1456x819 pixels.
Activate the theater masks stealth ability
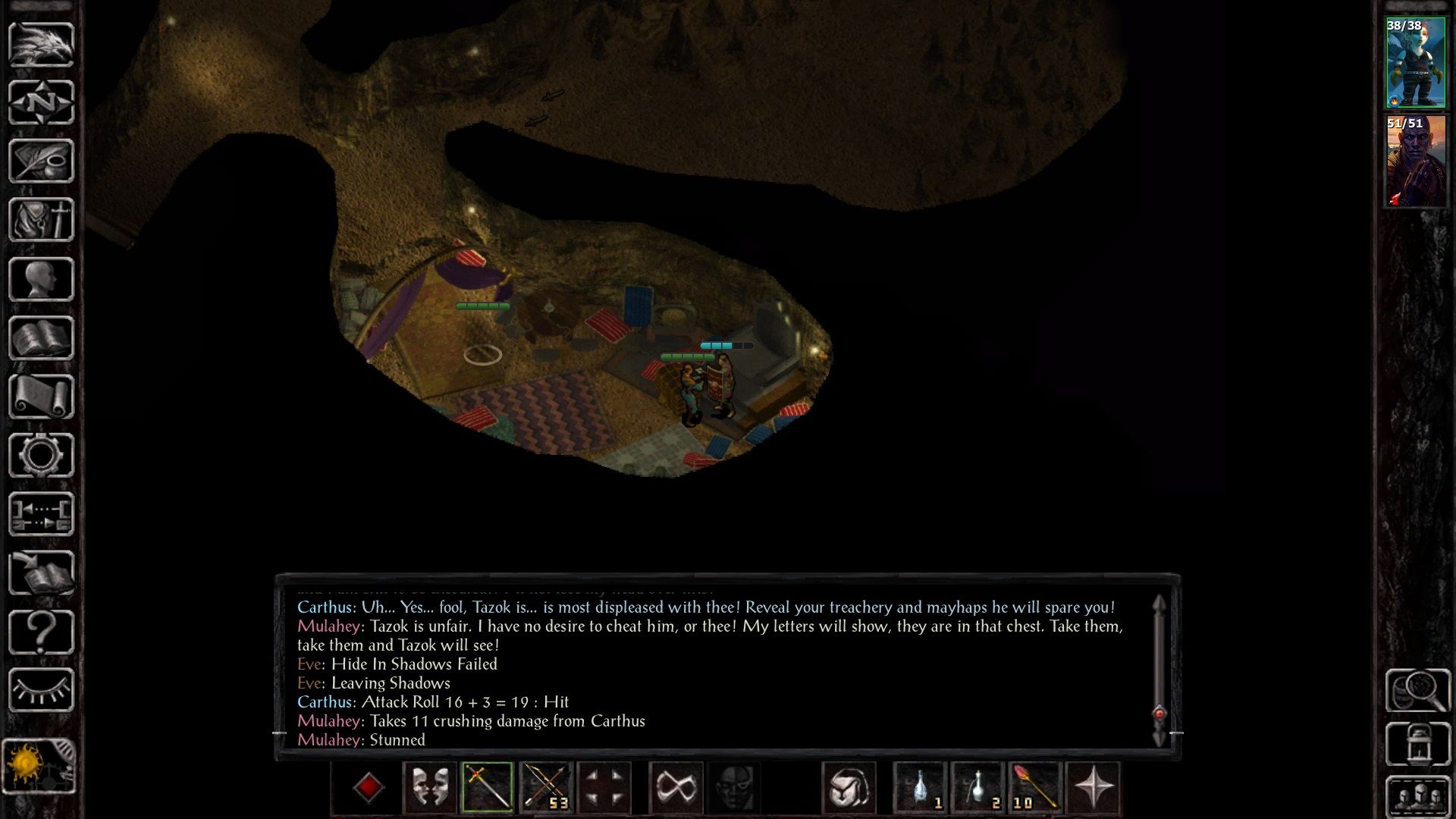click(x=429, y=787)
